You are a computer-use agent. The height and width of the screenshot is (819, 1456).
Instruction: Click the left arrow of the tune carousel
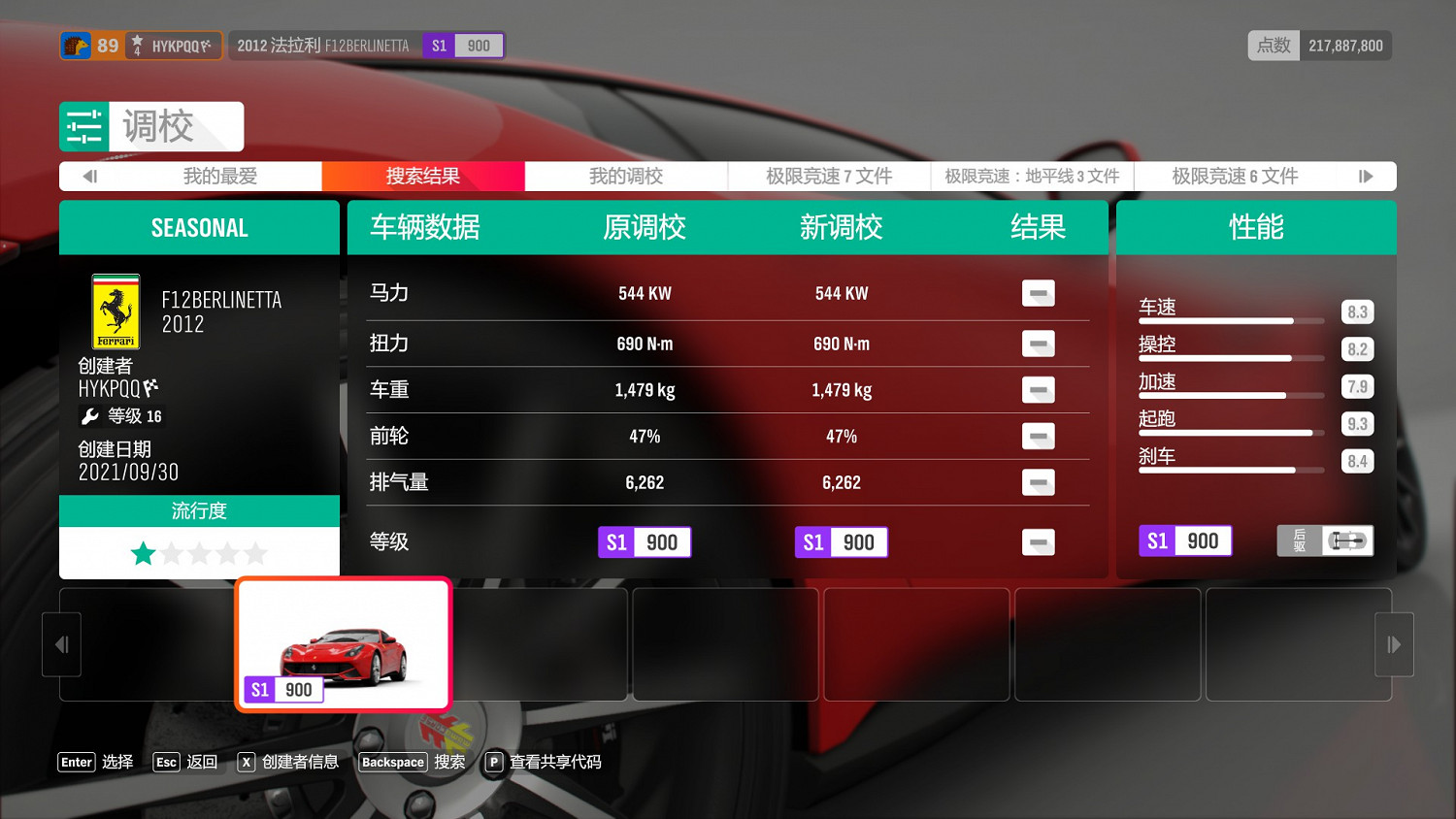pyautogui.click(x=61, y=643)
